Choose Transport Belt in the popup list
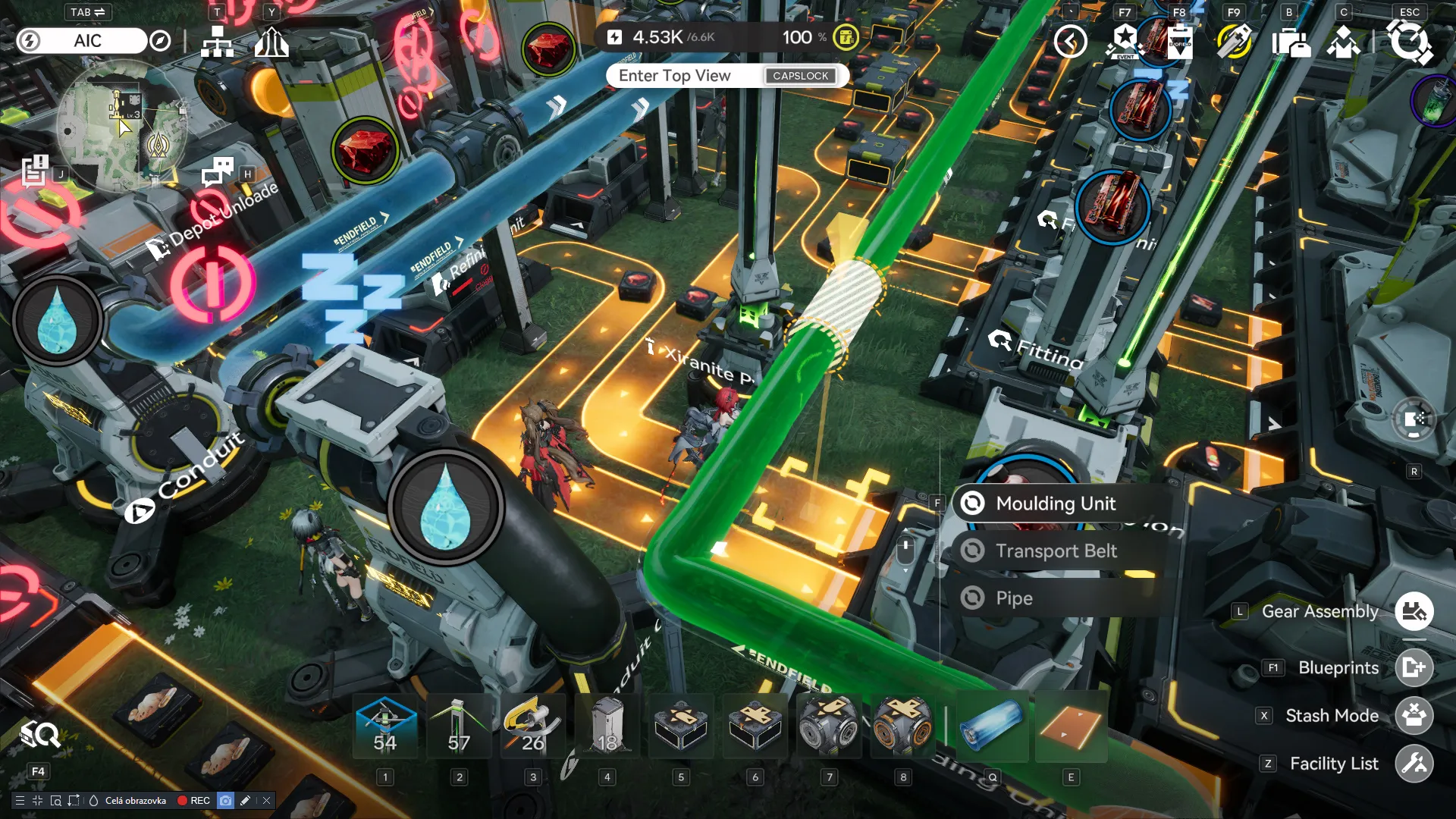Viewport: 1456px width, 819px height. (x=1057, y=551)
